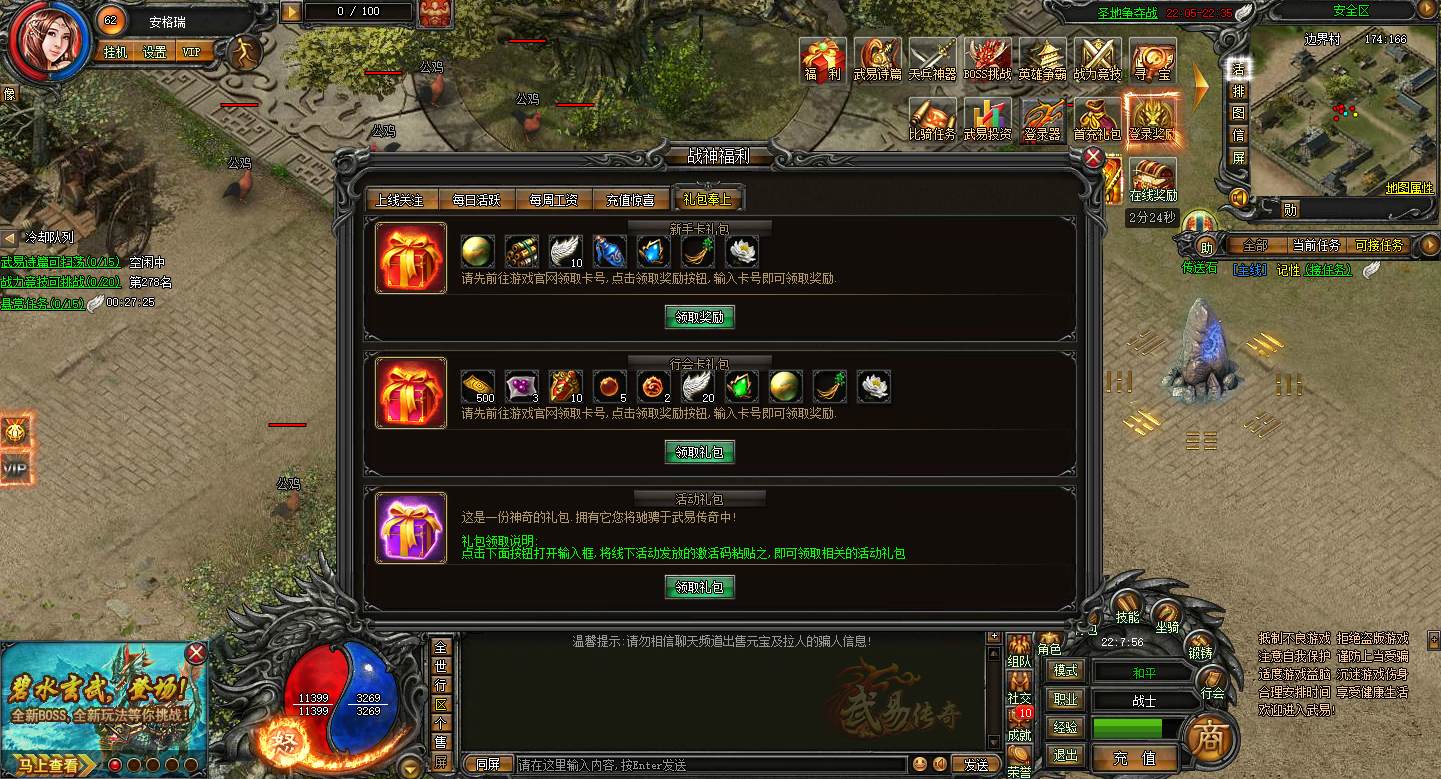Open the 英雄争霸 hero battle panel

pos(1041,57)
